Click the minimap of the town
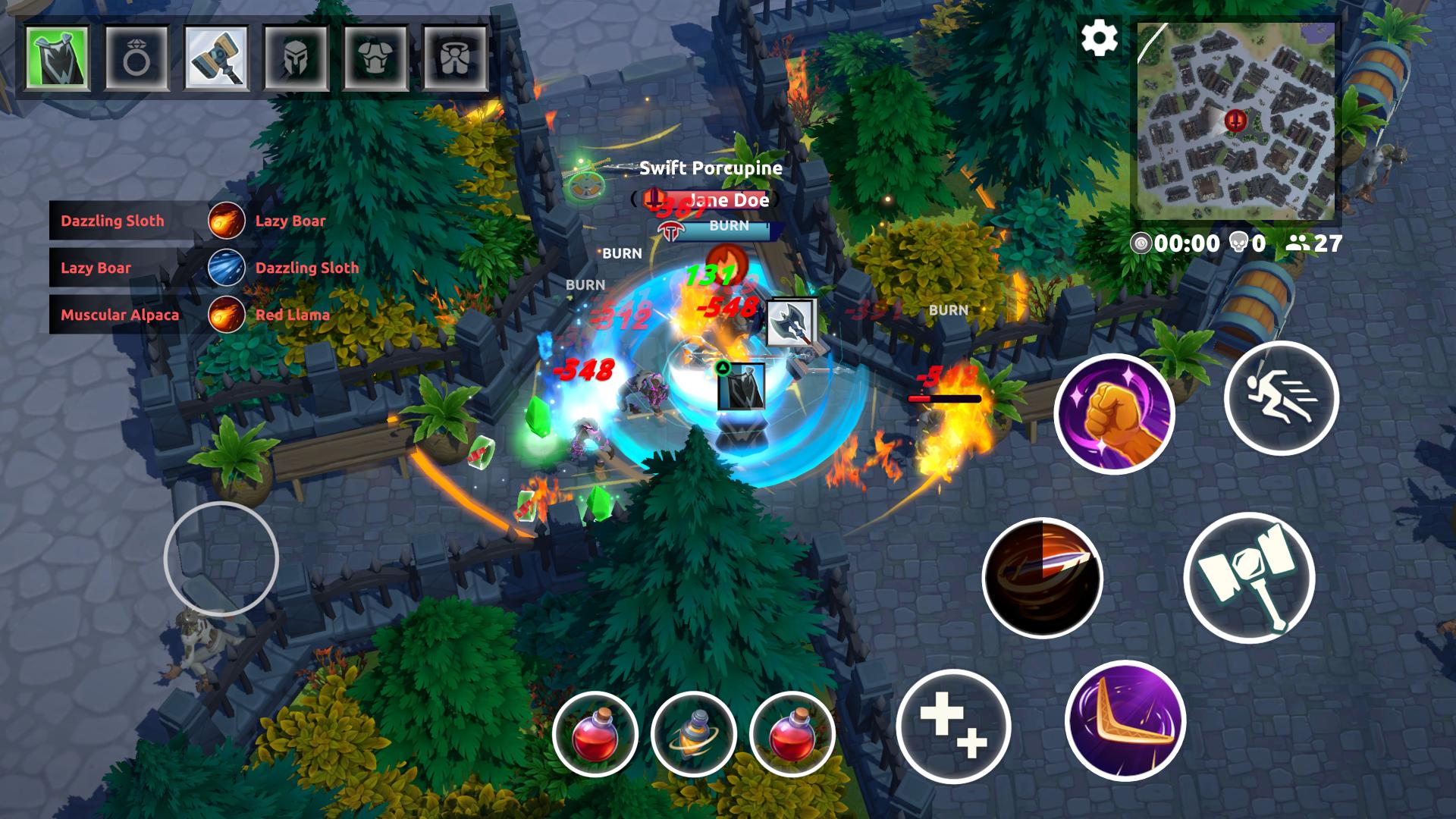Viewport: 1456px width, 819px height. pos(1236,121)
